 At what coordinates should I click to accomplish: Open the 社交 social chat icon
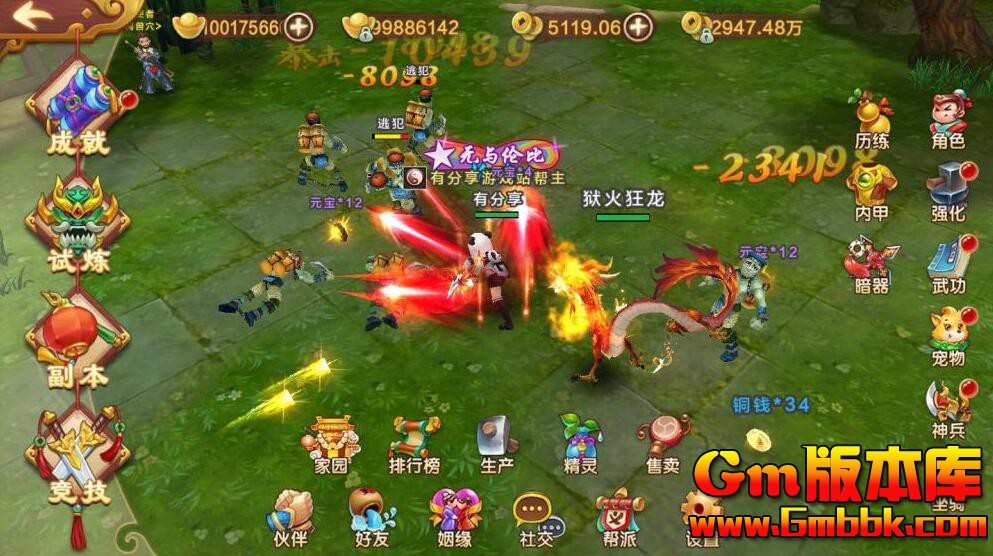(x=535, y=514)
